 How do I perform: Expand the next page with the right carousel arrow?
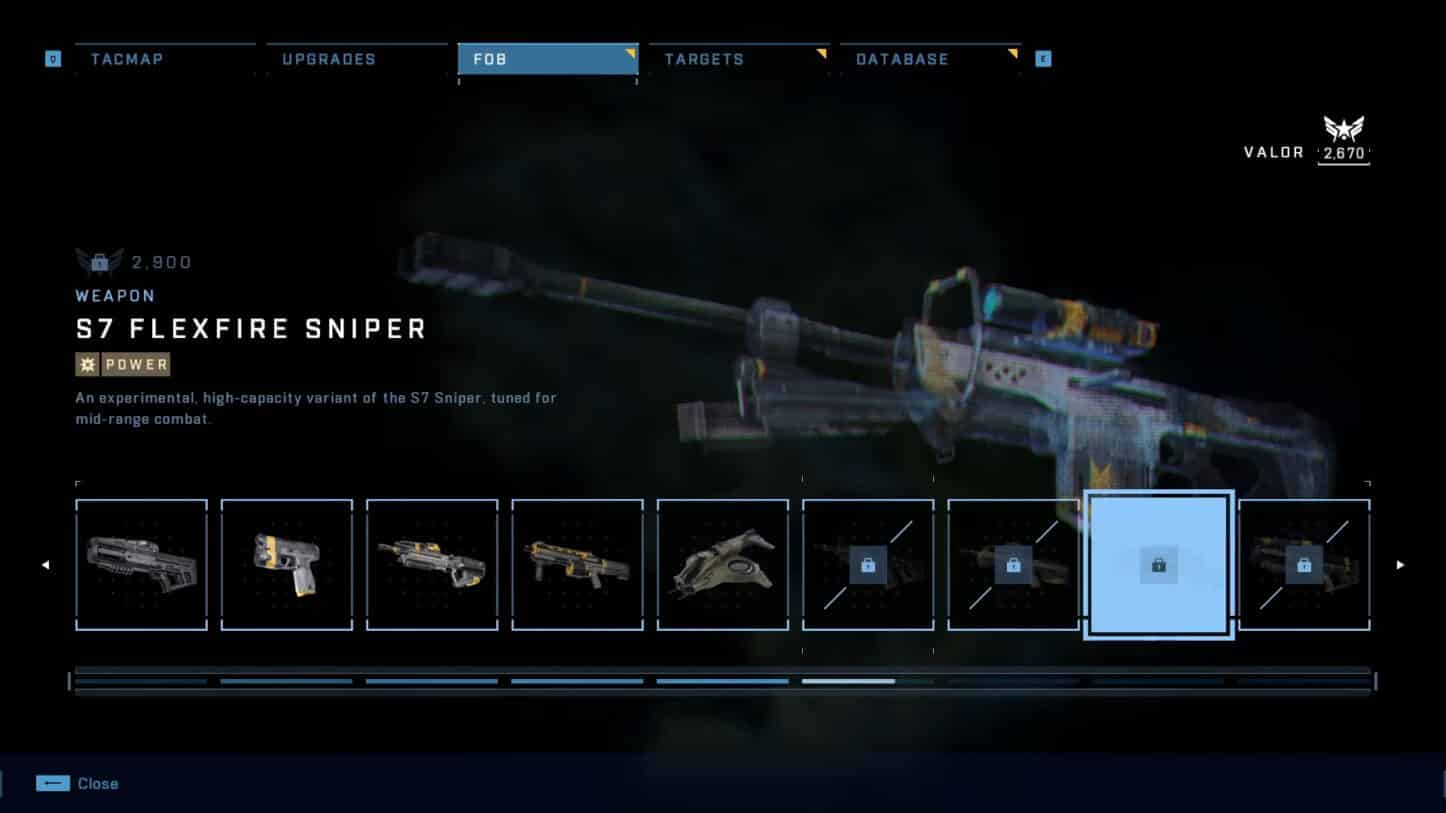1400,564
